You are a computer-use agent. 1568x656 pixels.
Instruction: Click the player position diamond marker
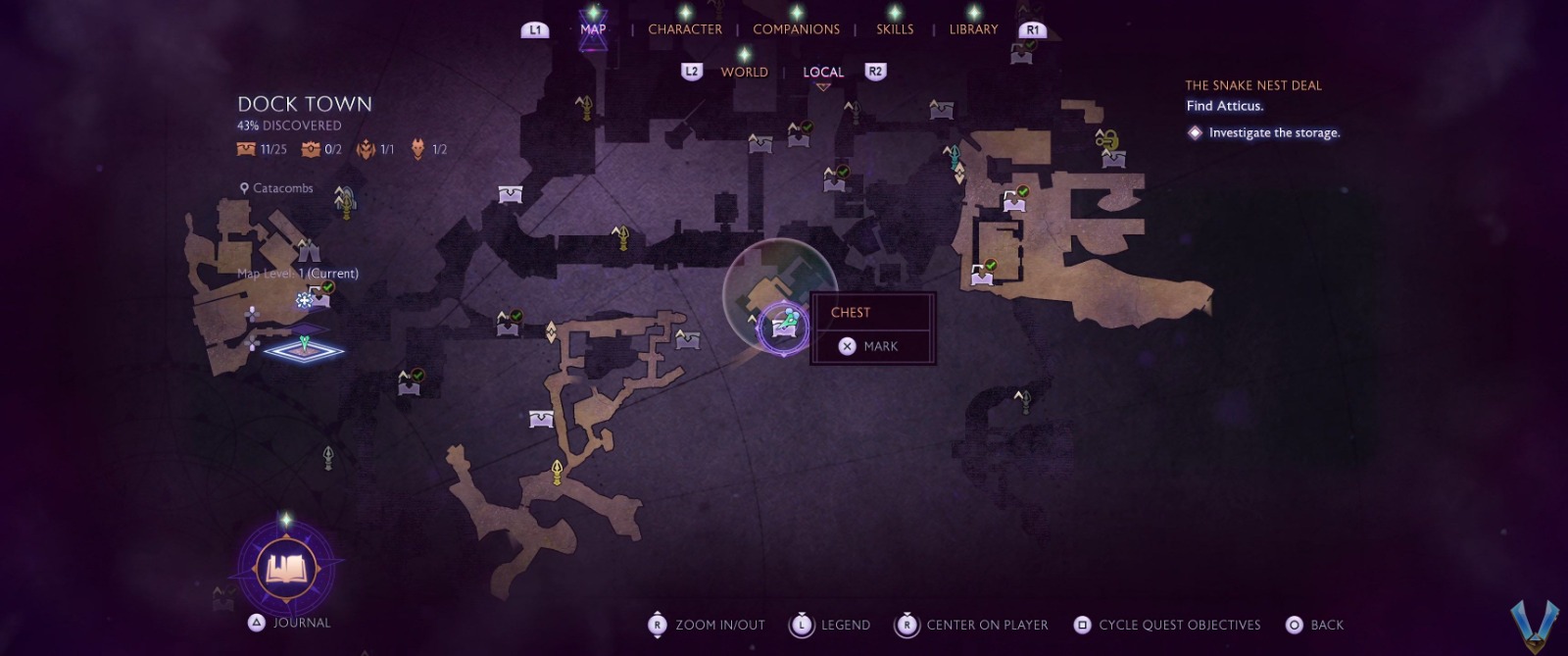[305, 348]
